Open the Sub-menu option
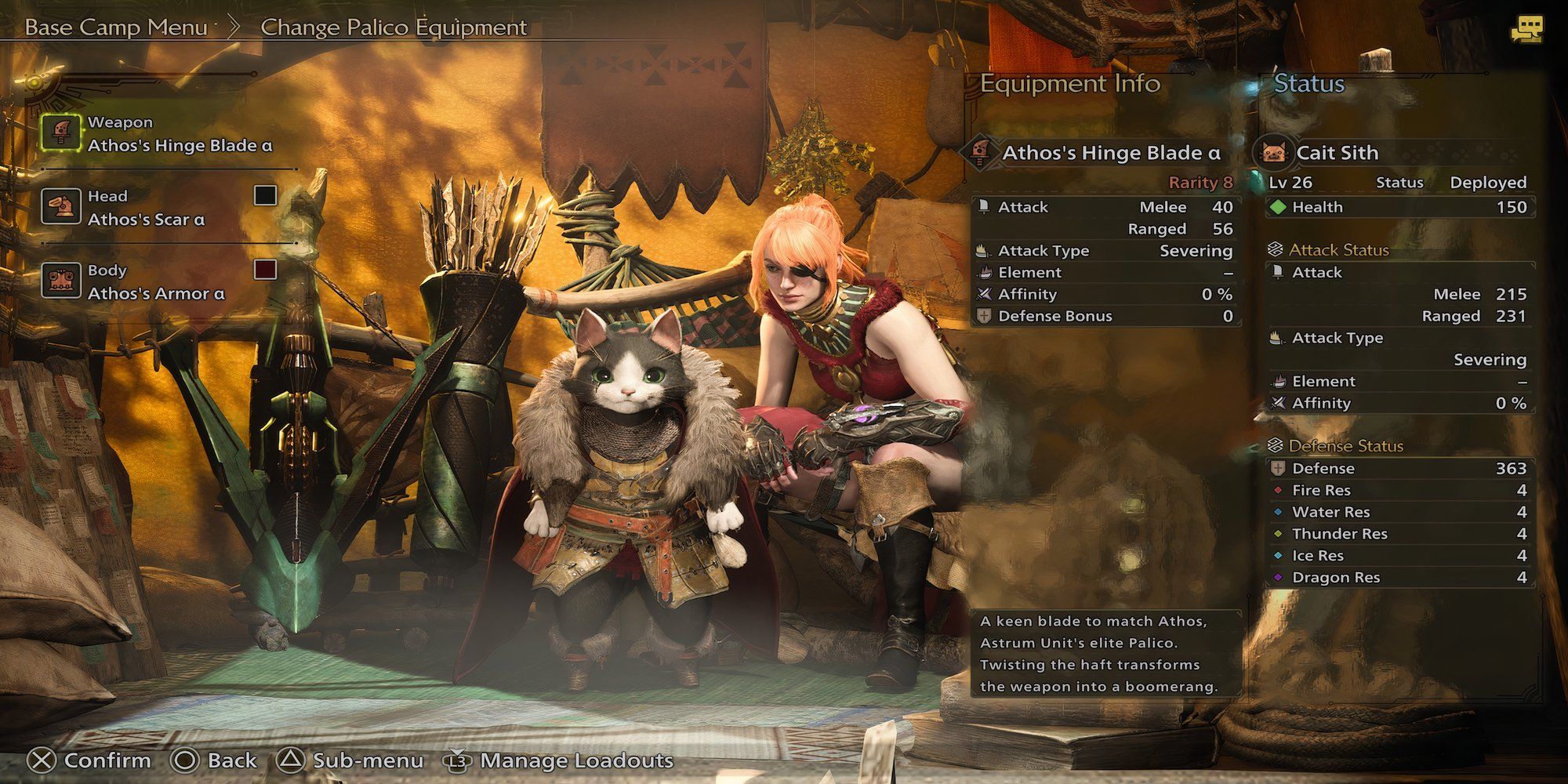 [350, 760]
